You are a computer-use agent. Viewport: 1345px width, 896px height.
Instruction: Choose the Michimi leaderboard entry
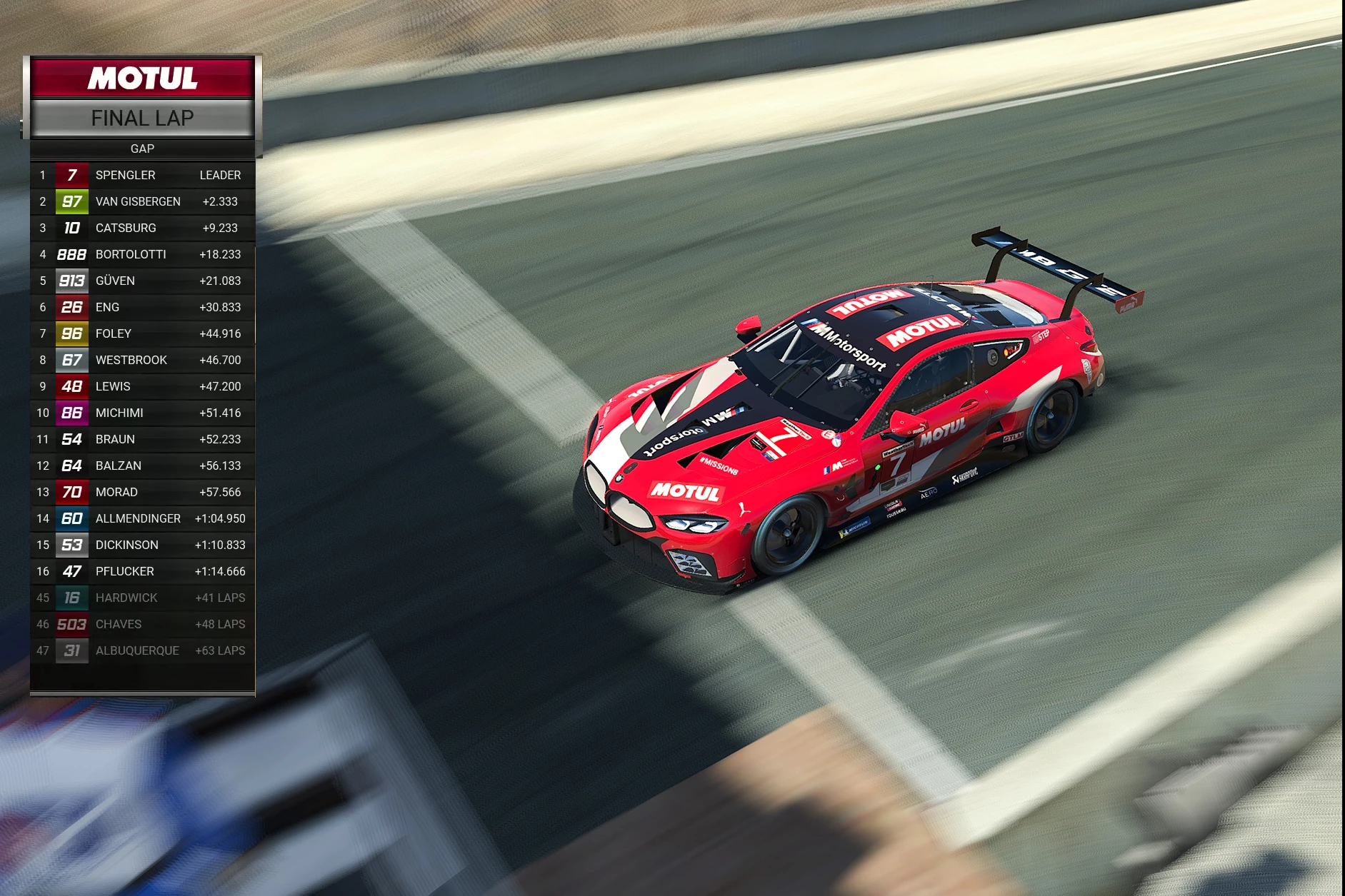pos(142,413)
